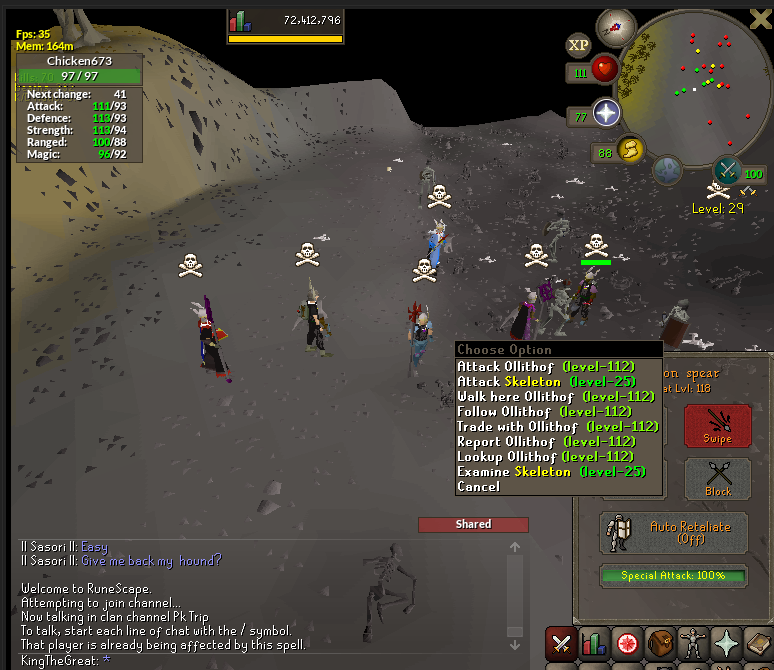Toggle quick prayers with the prayer orb
This screenshot has width=774, height=670.
606,114
